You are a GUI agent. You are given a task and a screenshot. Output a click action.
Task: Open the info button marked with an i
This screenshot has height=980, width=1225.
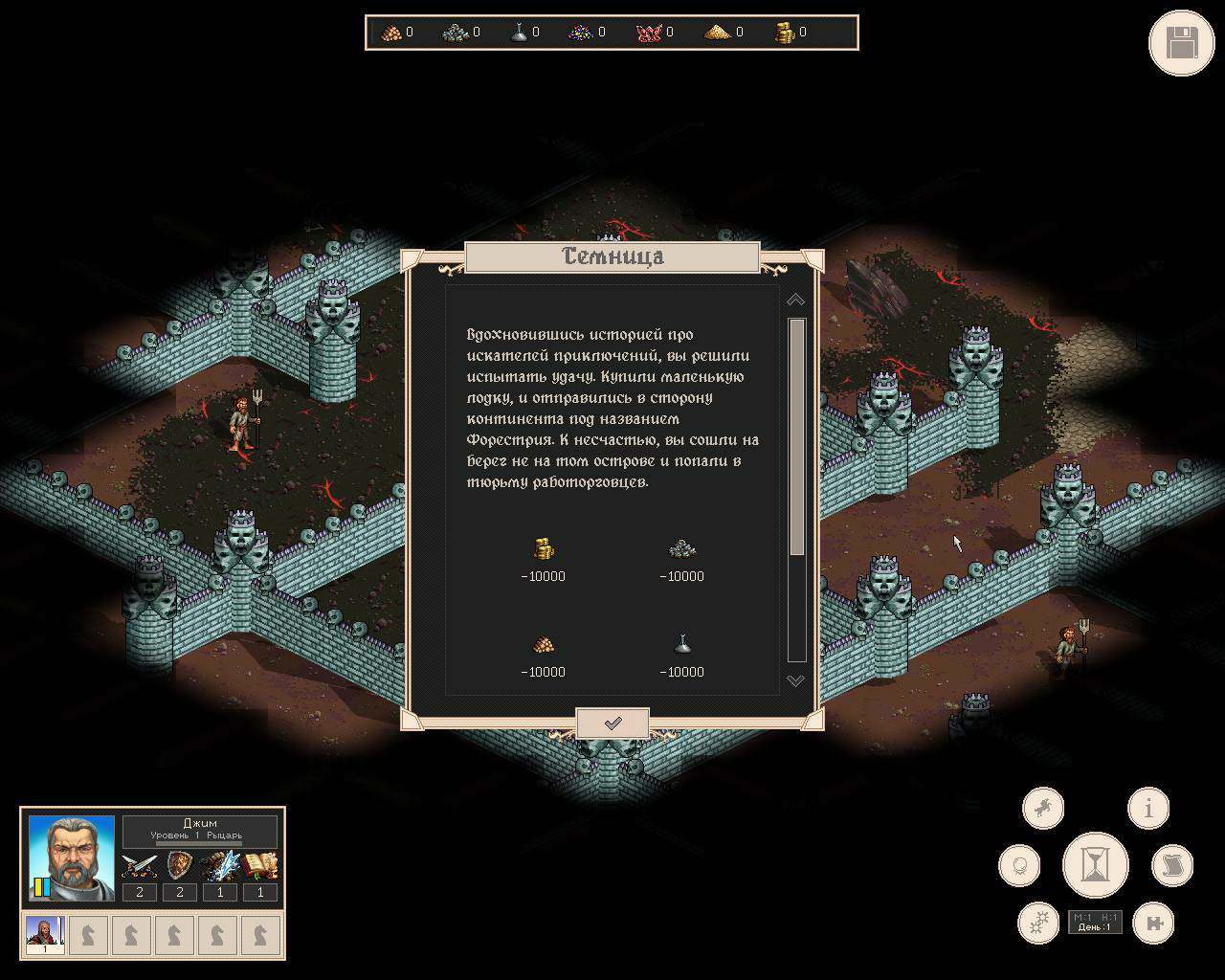pyautogui.click(x=1148, y=809)
